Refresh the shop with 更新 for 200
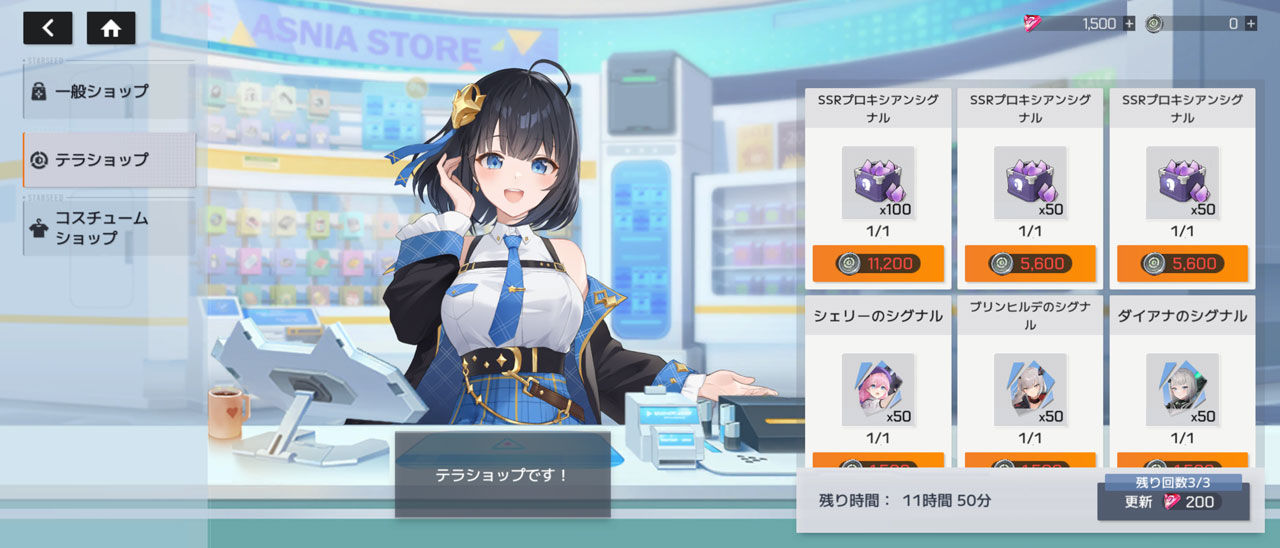1280x548 pixels. click(x=1173, y=502)
